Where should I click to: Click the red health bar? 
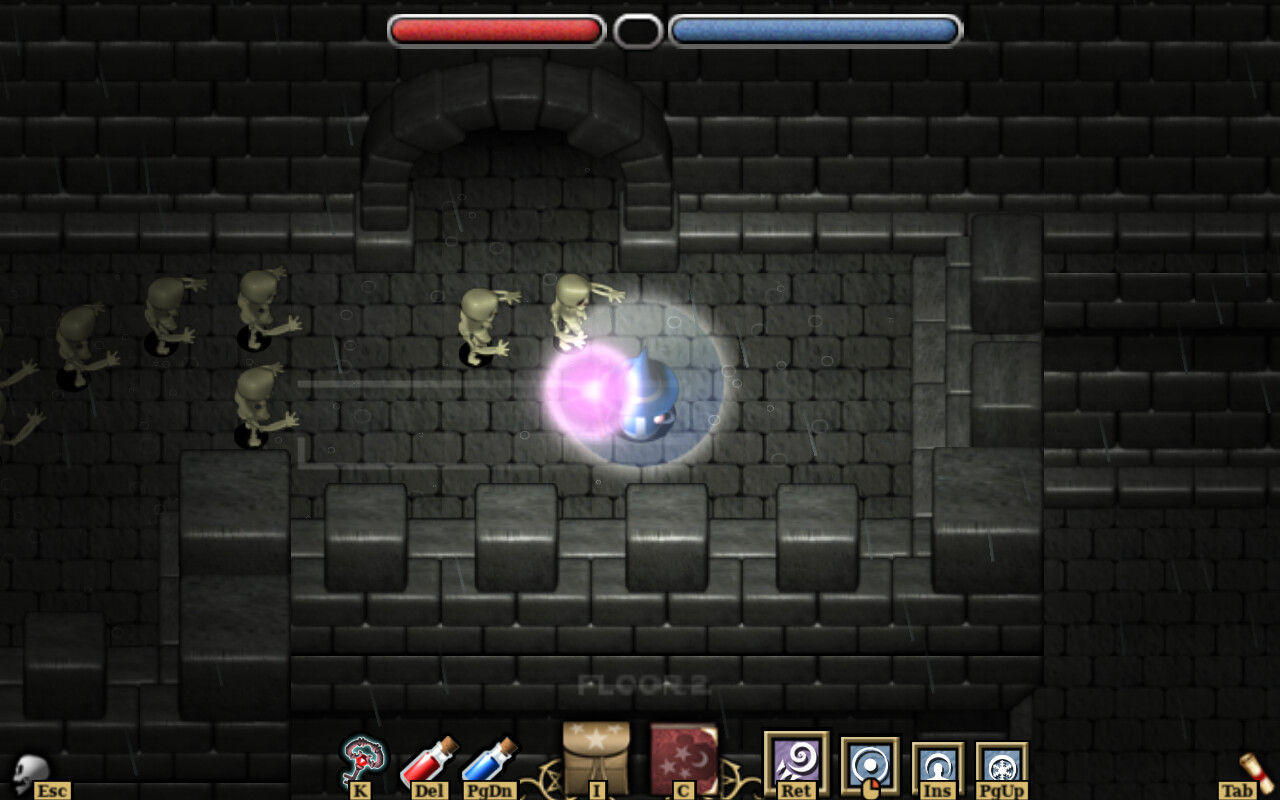[495, 29]
